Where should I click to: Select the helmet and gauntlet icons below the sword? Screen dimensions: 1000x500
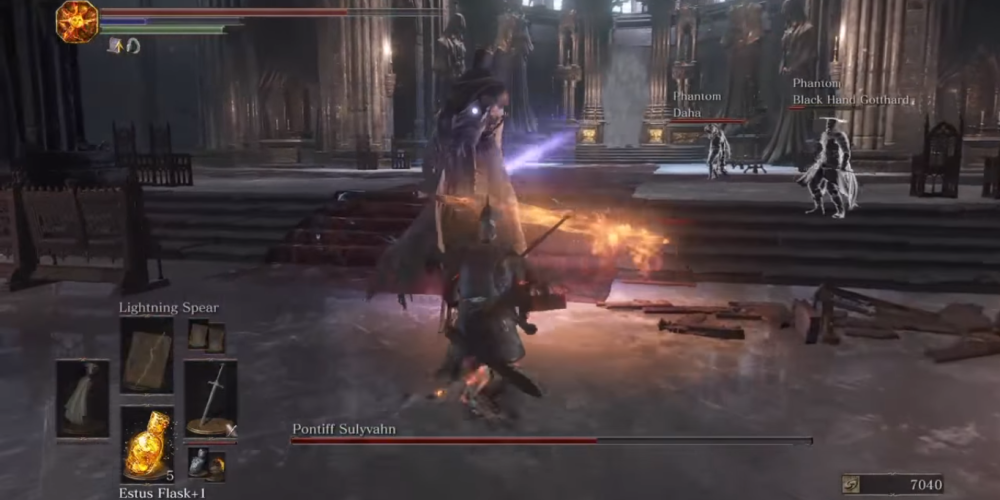click(207, 463)
